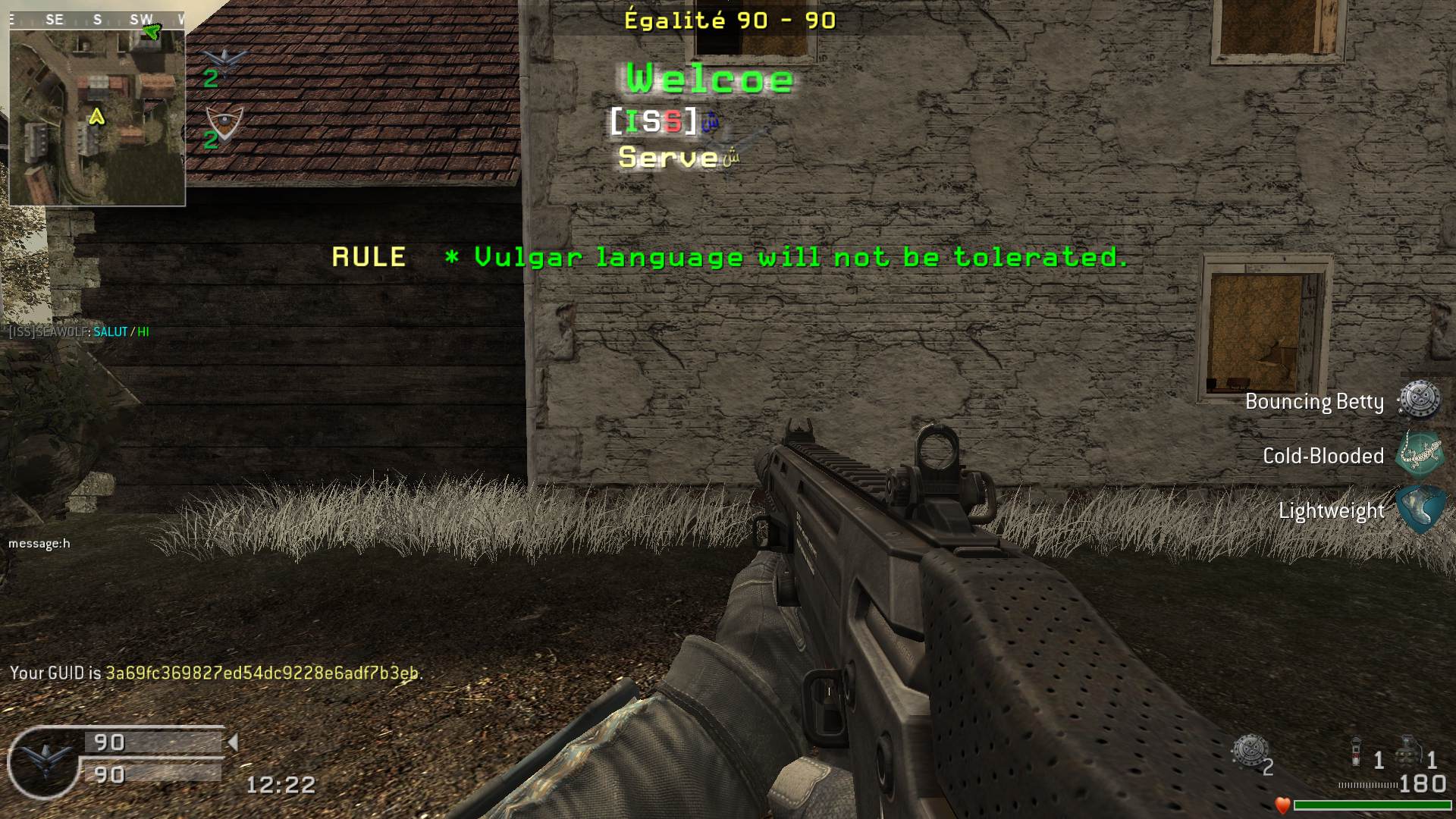Click the [ISS]SEAWOLF chat message
Viewport: 1456px width, 819px height.
[79, 332]
